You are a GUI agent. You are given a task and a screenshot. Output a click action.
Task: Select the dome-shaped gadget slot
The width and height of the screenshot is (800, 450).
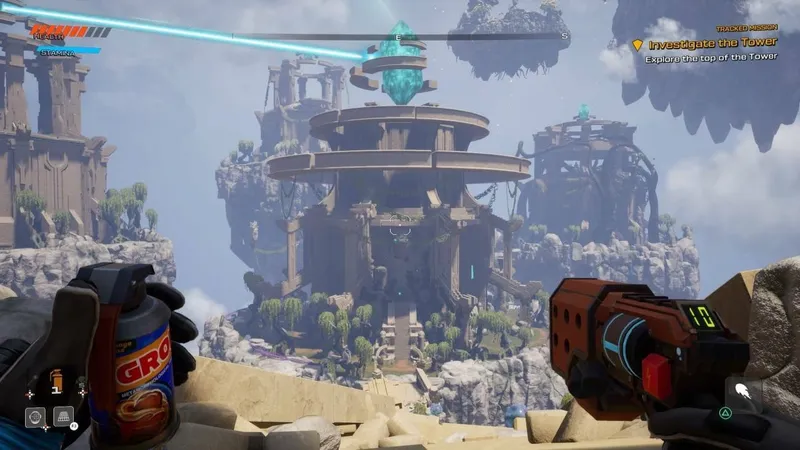point(63,417)
